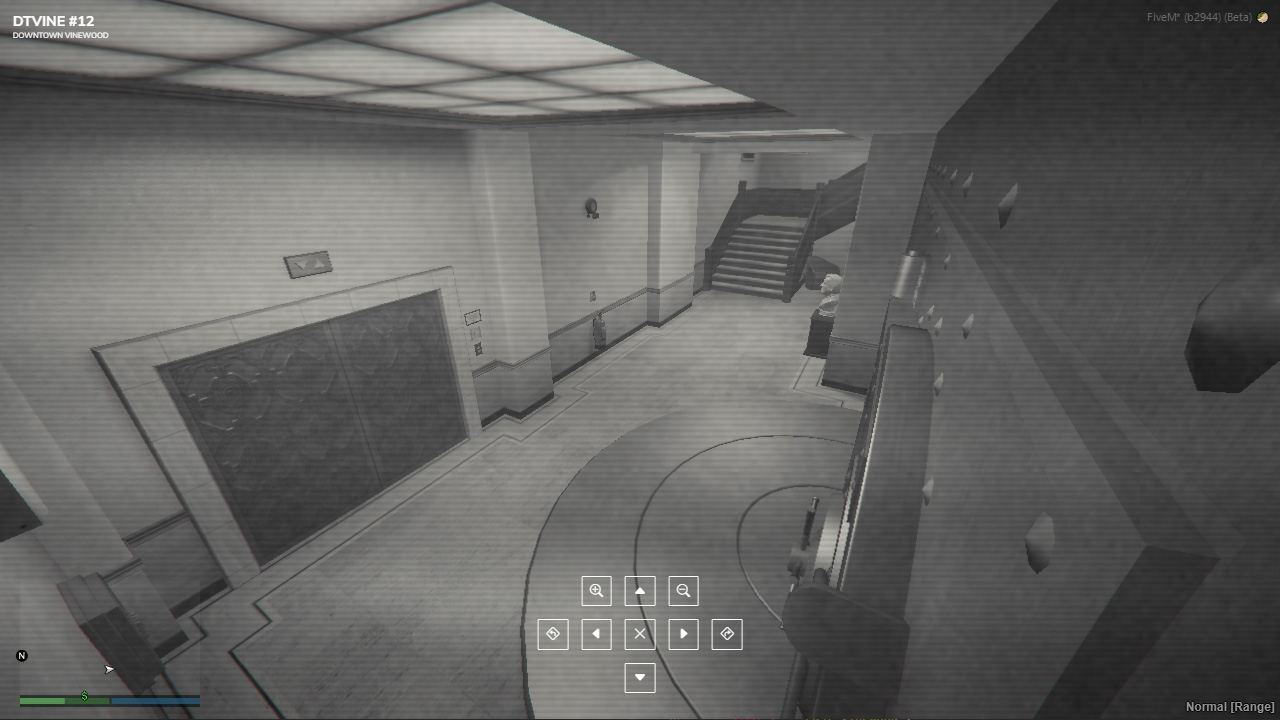The image size is (1280, 720).
Task: Pan the camera left with the left arrow
Action: coord(596,633)
